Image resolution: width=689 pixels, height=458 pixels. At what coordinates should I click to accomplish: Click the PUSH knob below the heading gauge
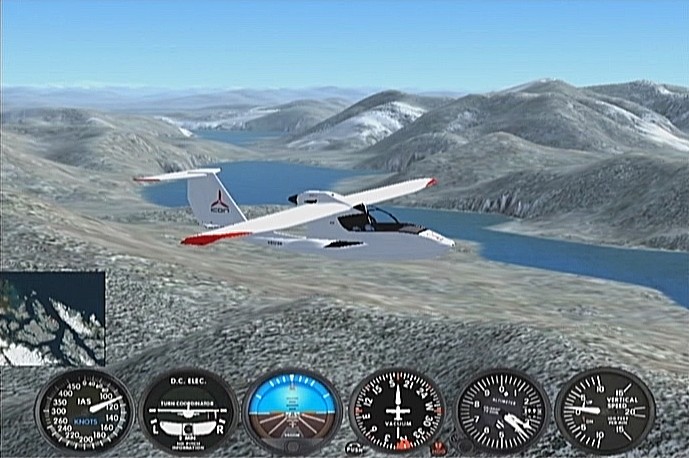click(x=354, y=448)
